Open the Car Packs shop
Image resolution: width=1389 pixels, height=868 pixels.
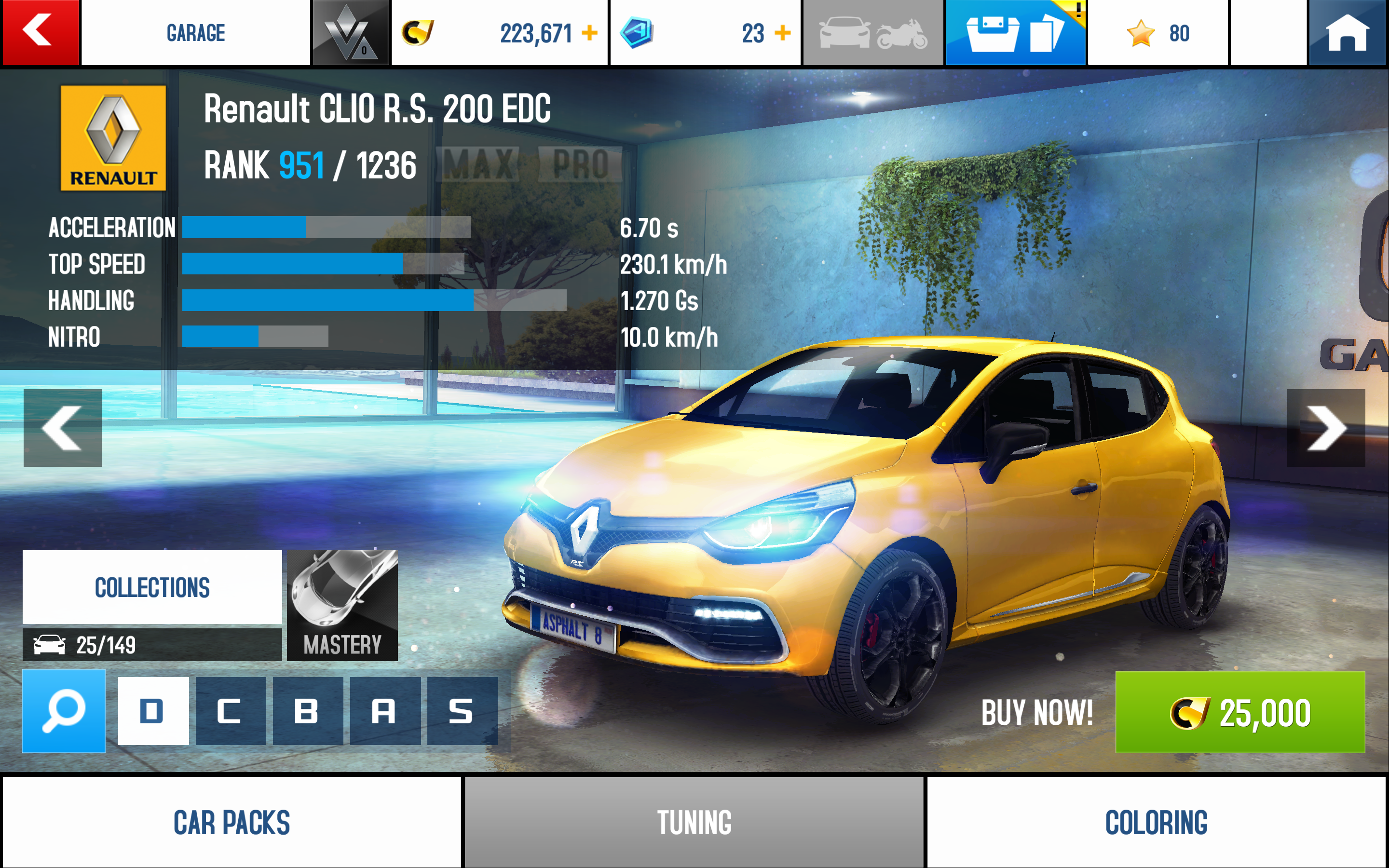click(x=231, y=822)
